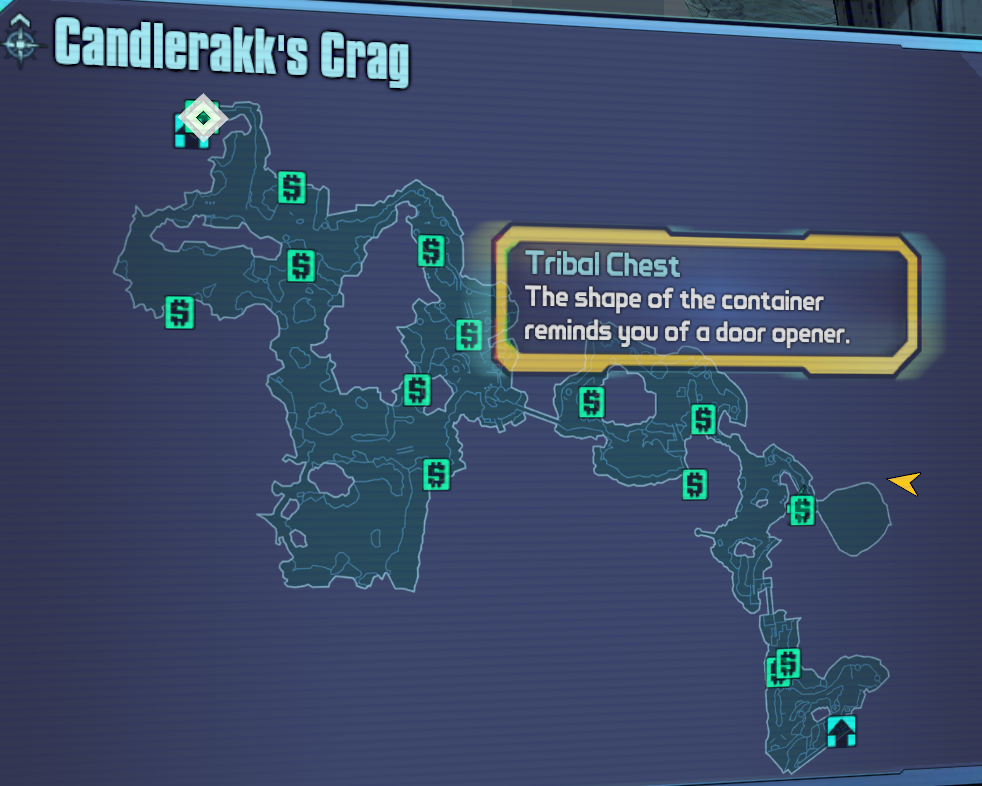Click the white diamond waypoint marker
The height and width of the screenshot is (786, 982).
point(203,118)
